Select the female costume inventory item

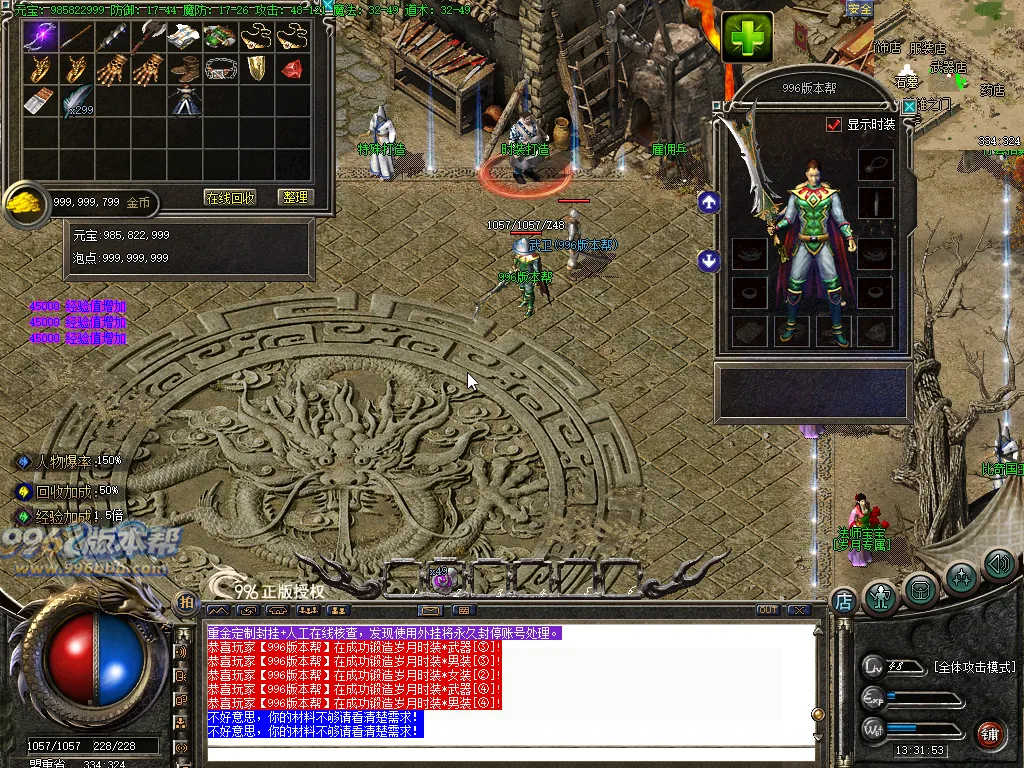click(184, 101)
